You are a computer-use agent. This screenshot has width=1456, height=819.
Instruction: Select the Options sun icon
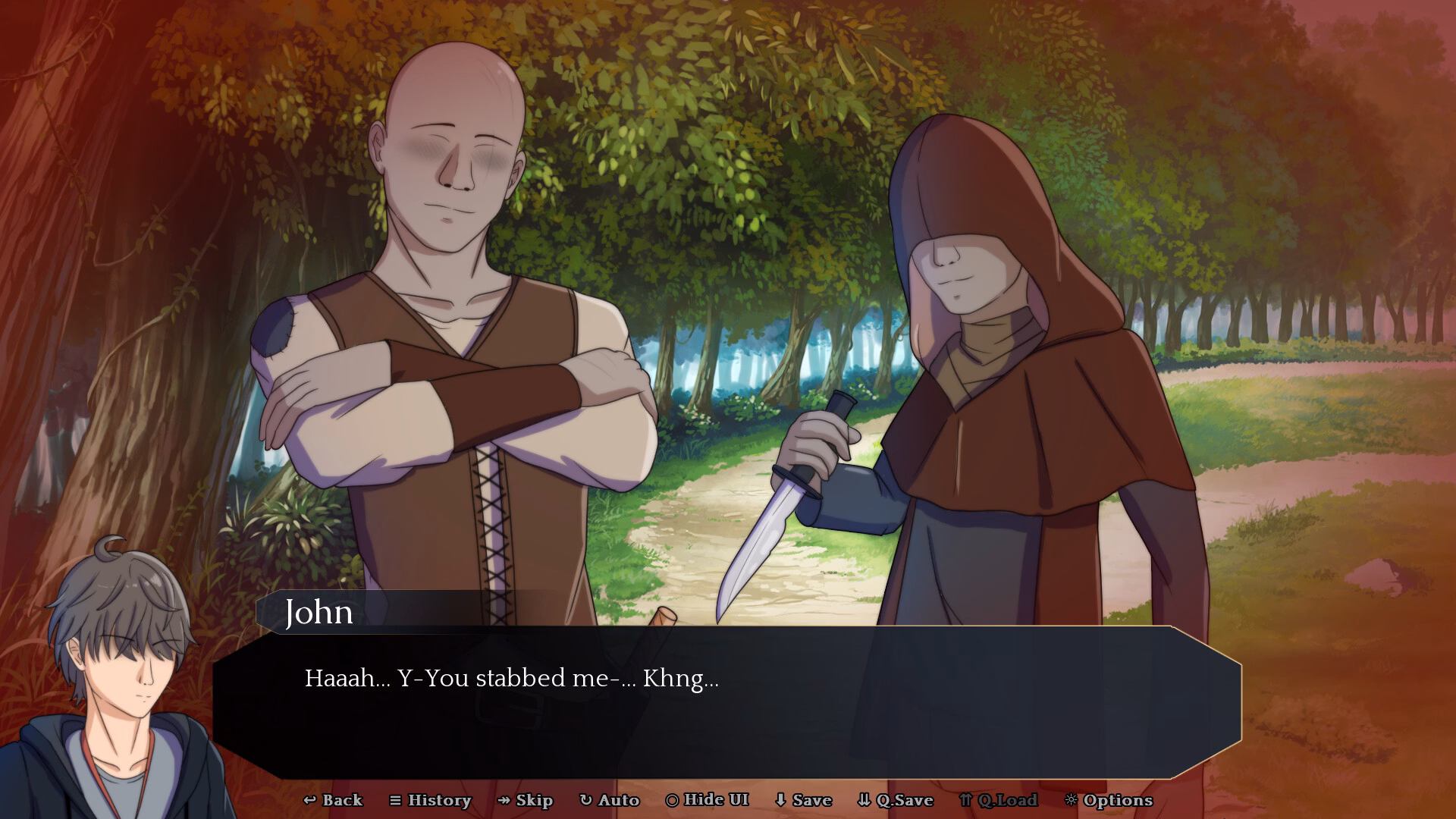click(1072, 800)
